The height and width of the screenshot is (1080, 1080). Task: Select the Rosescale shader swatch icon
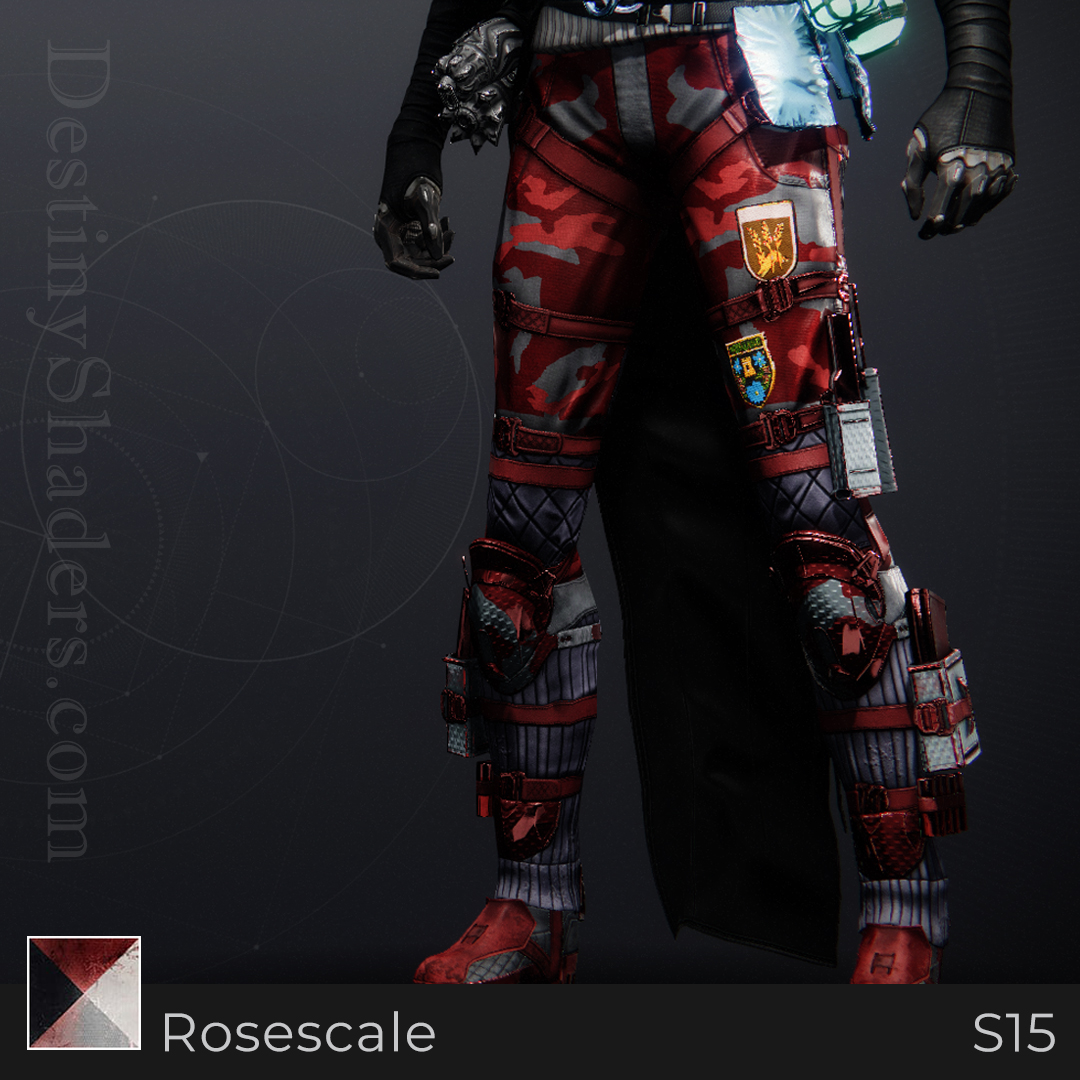click(84, 992)
